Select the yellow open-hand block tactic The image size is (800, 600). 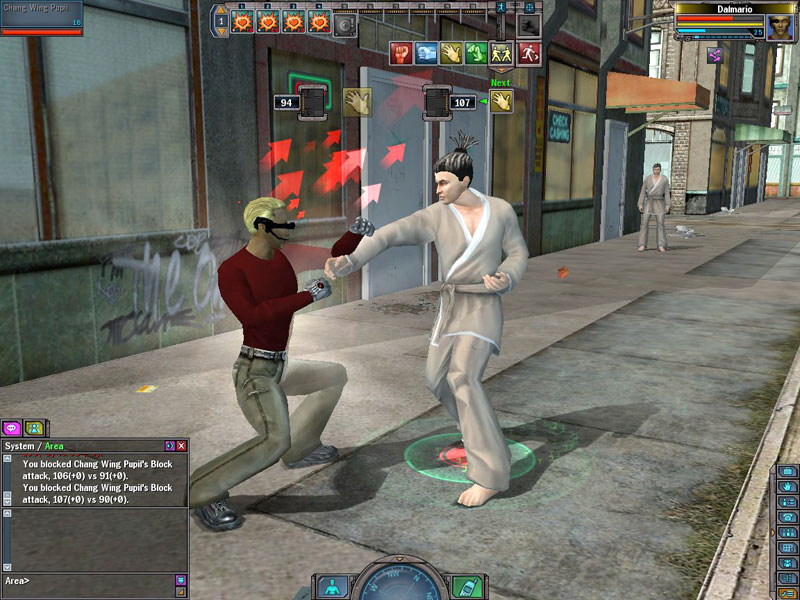click(x=452, y=53)
